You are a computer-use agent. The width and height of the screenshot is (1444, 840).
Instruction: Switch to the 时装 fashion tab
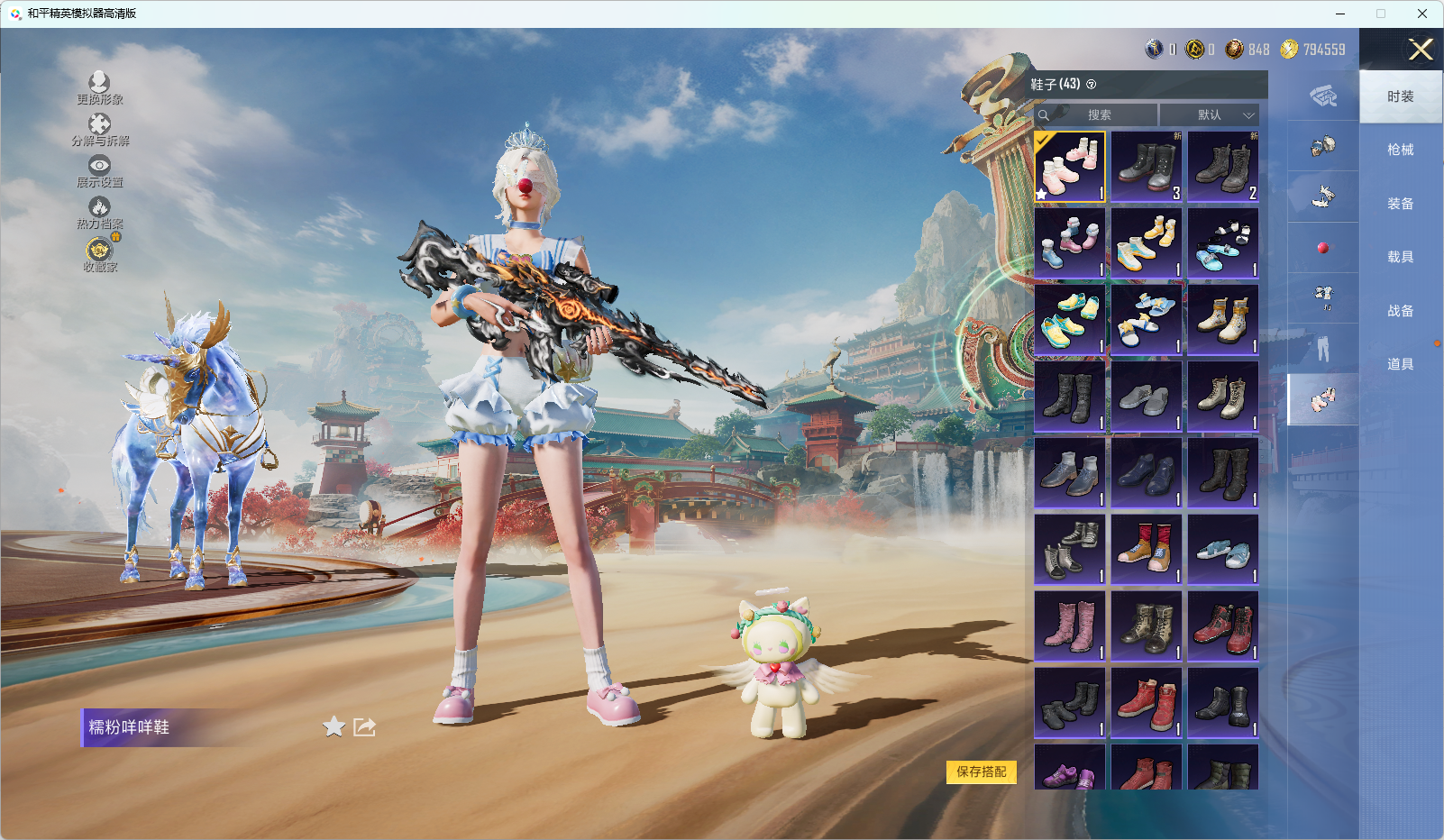pos(1400,96)
